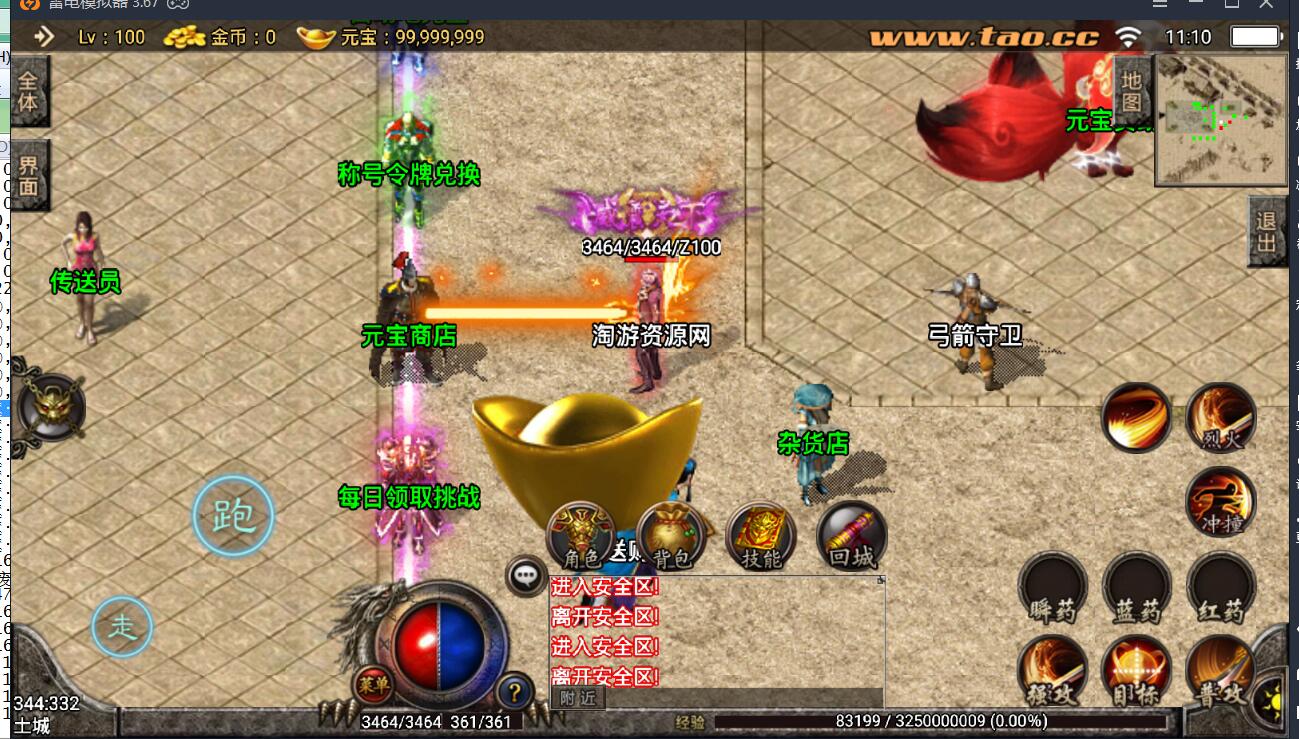Toggle the 走 walk mode button
This screenshot has width=1299, height=739.
[x=122, y=627]
